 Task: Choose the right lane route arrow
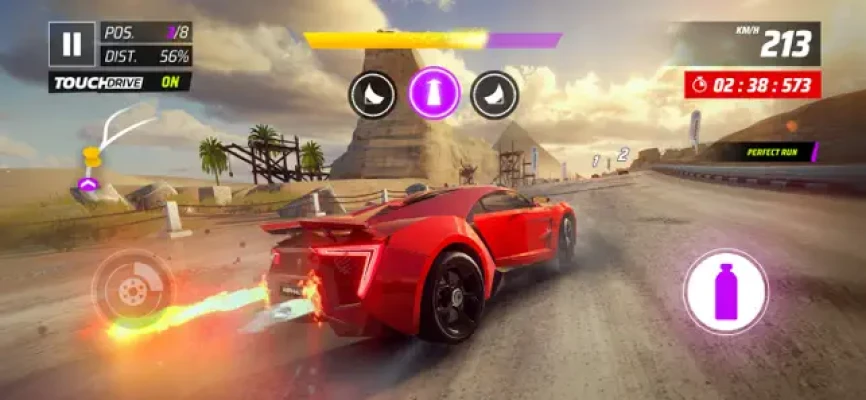point(495,94)
